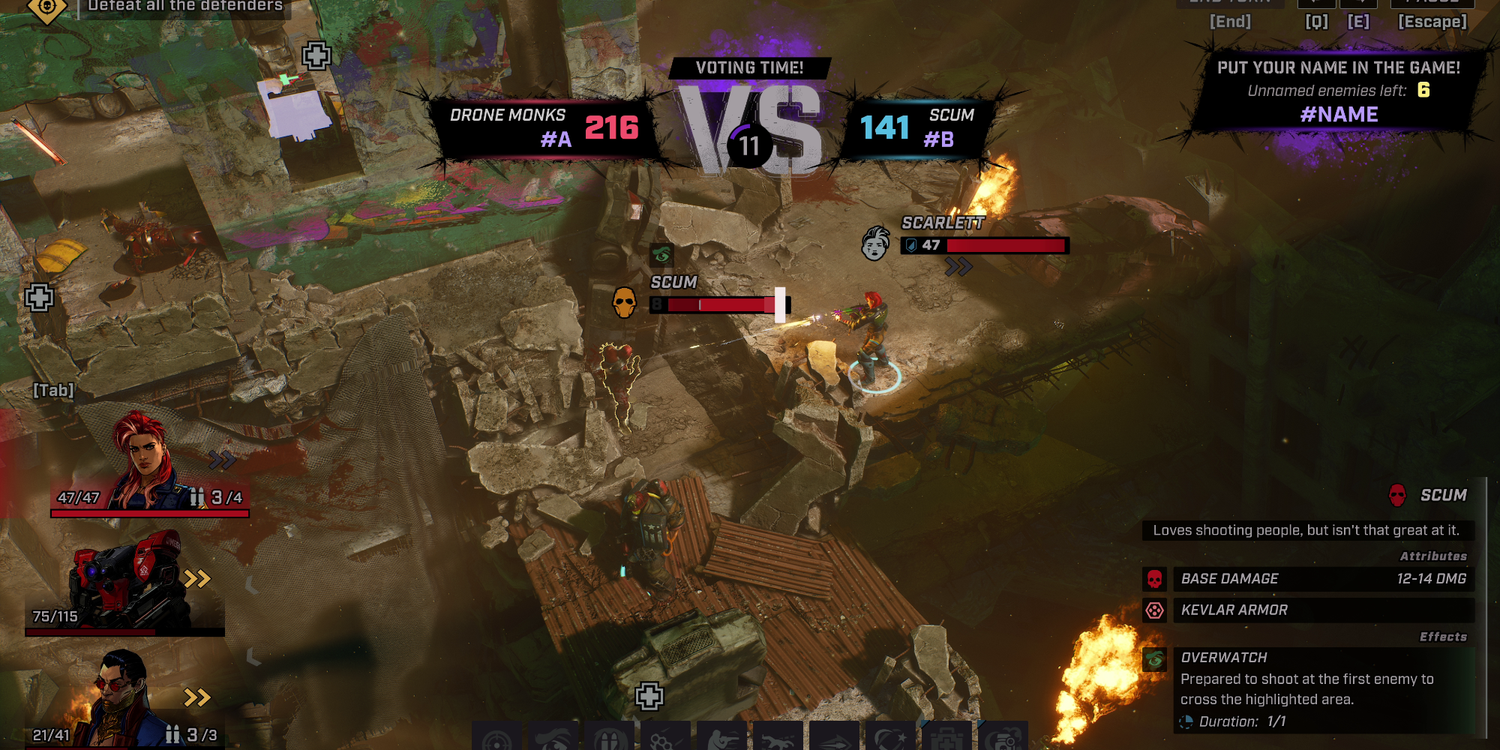Screen dimensions: 1500x750
Task: Click the orange skull Scum enemy marker
Action: [625, 302]
